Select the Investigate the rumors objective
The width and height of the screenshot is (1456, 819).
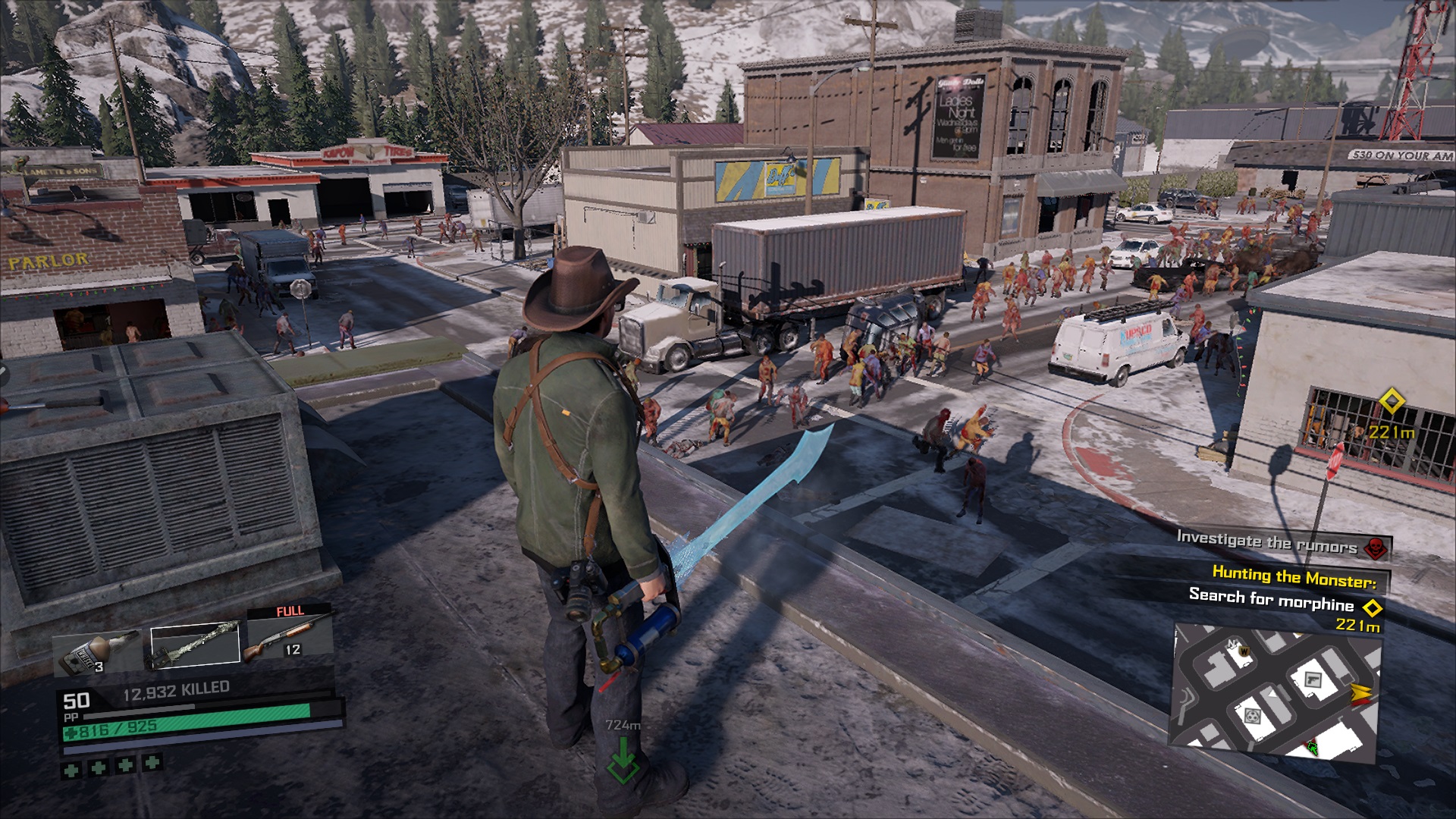pyautogui.click(x=1266, y=542)
